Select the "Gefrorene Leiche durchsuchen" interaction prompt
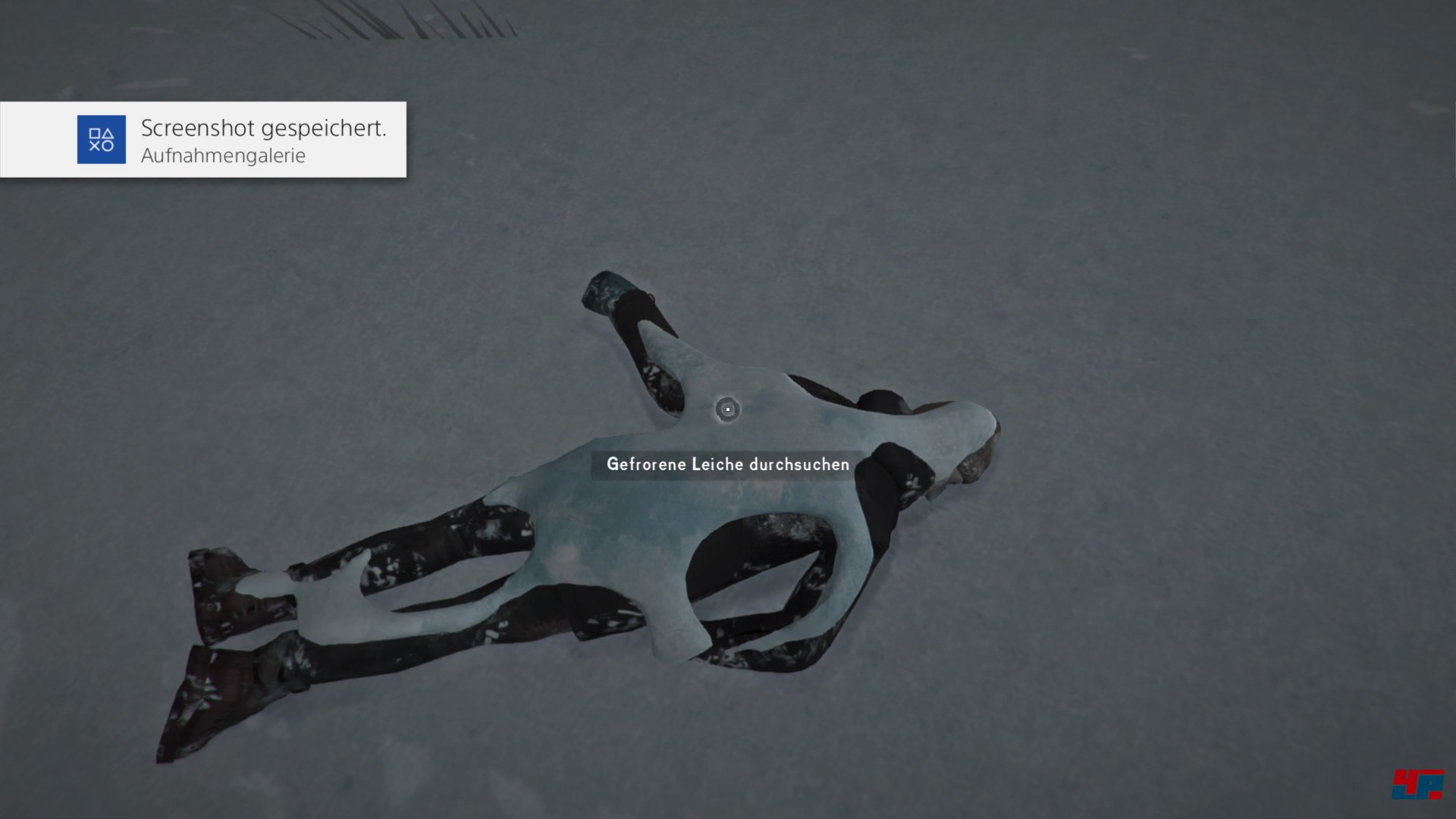This screenshot has height=819, width=1456. (727, 464)
